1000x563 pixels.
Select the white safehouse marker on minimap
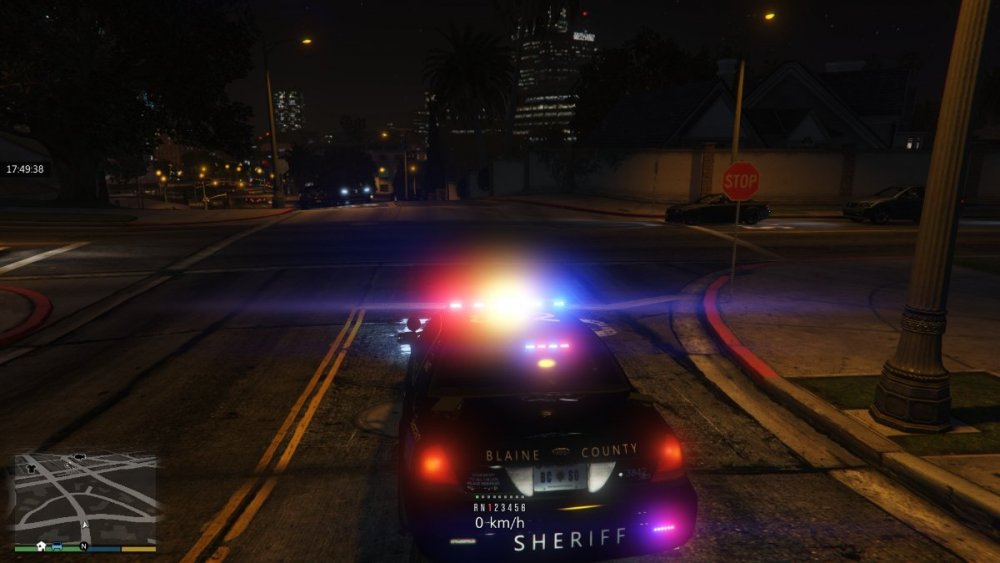point(41,546)
